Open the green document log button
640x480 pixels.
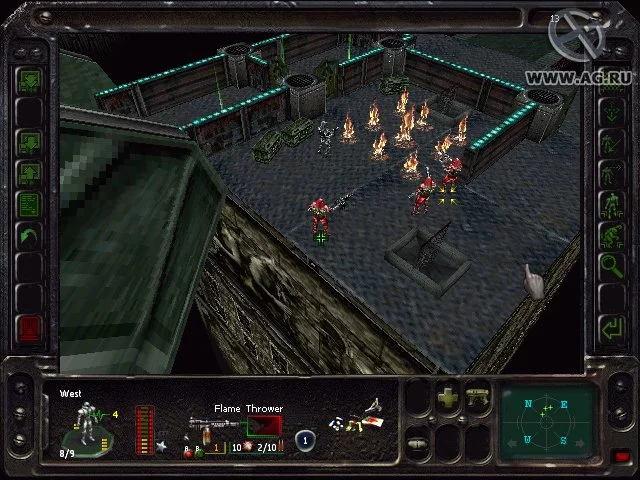[29, 204]
